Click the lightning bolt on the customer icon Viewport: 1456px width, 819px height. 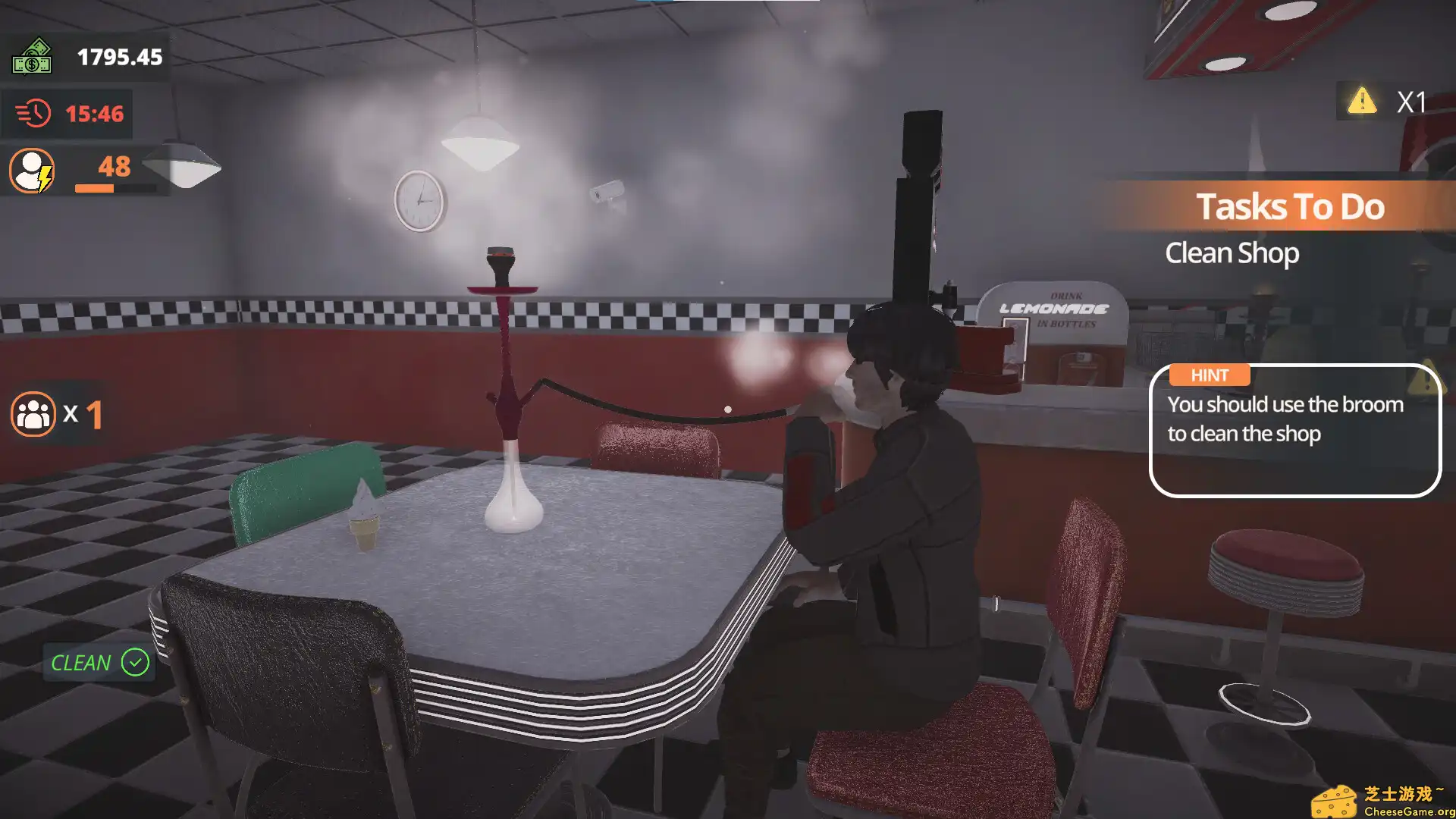(44, 180)
